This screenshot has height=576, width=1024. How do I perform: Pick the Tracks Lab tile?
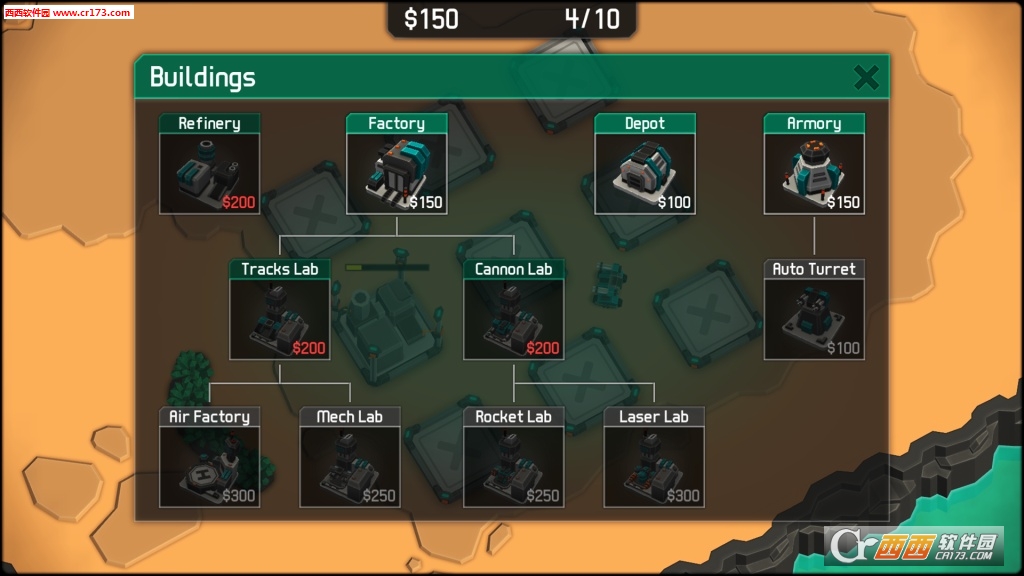pyautogui.click(x=279, y=310)
